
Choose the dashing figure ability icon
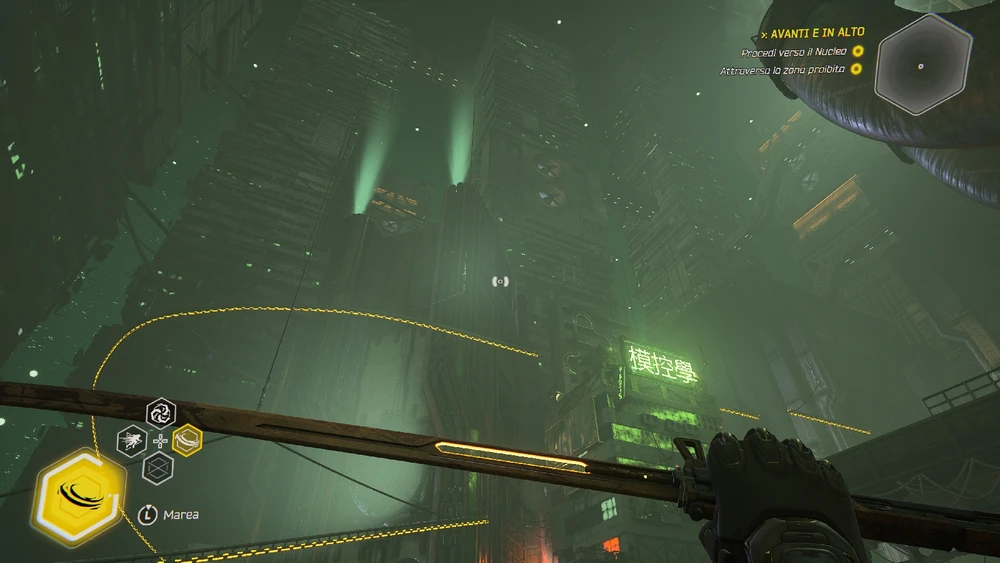coord(132,440)
